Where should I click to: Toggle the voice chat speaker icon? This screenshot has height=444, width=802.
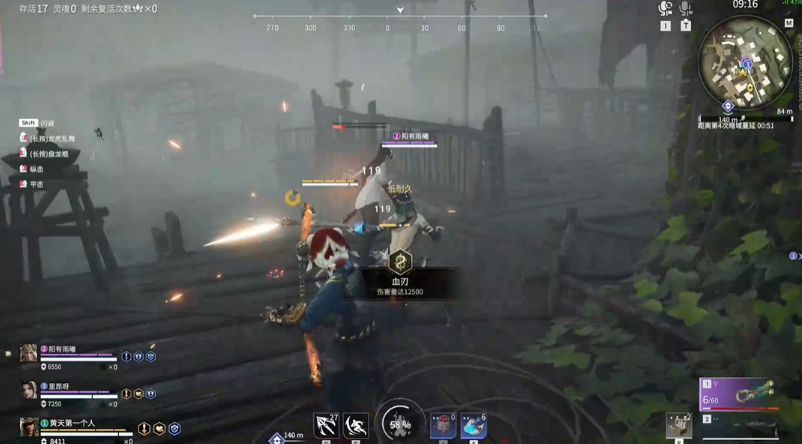pos(666,9)
